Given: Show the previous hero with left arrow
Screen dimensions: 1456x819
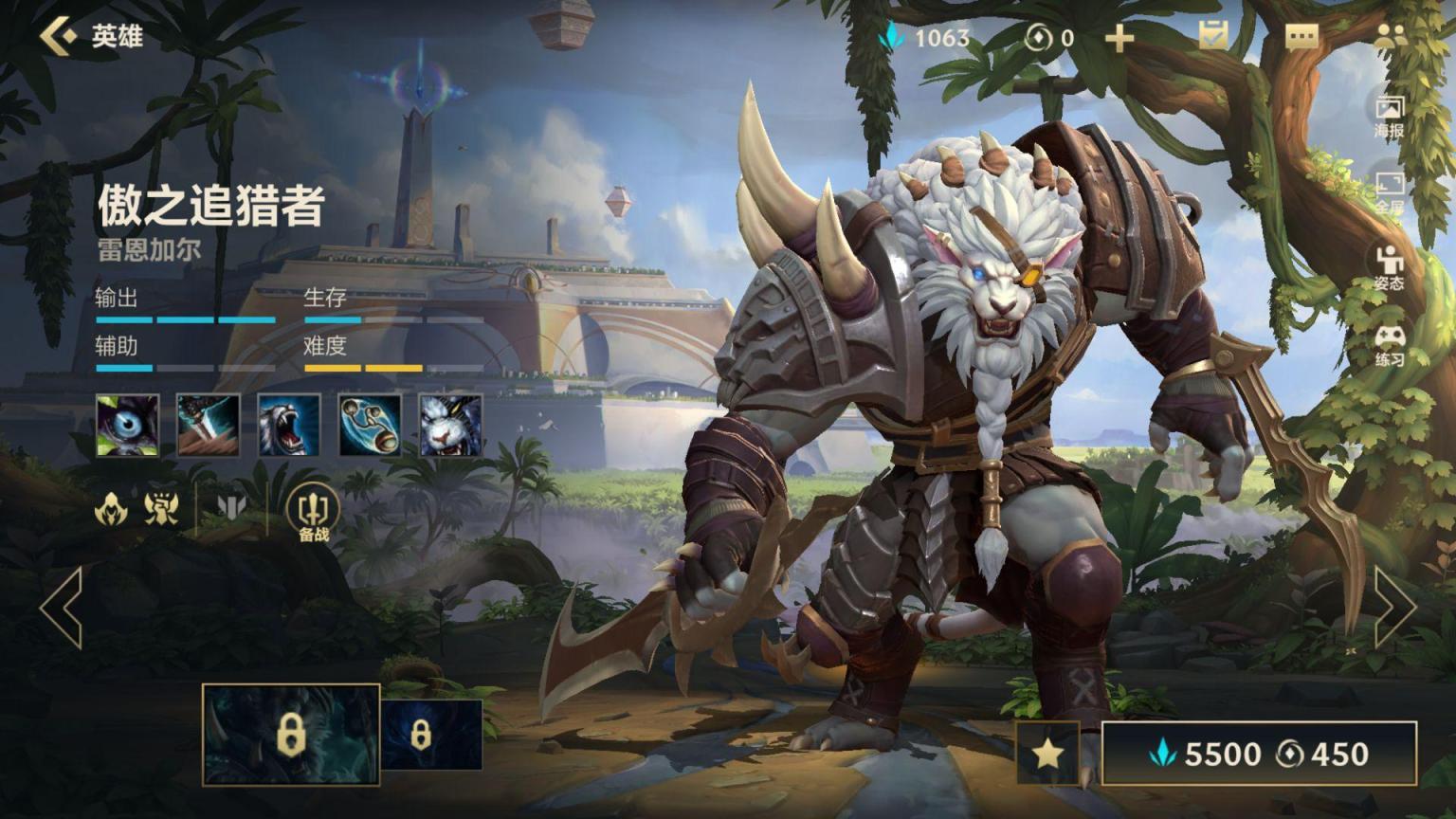Looking at the screenshot, I should [x=62, y=608].
